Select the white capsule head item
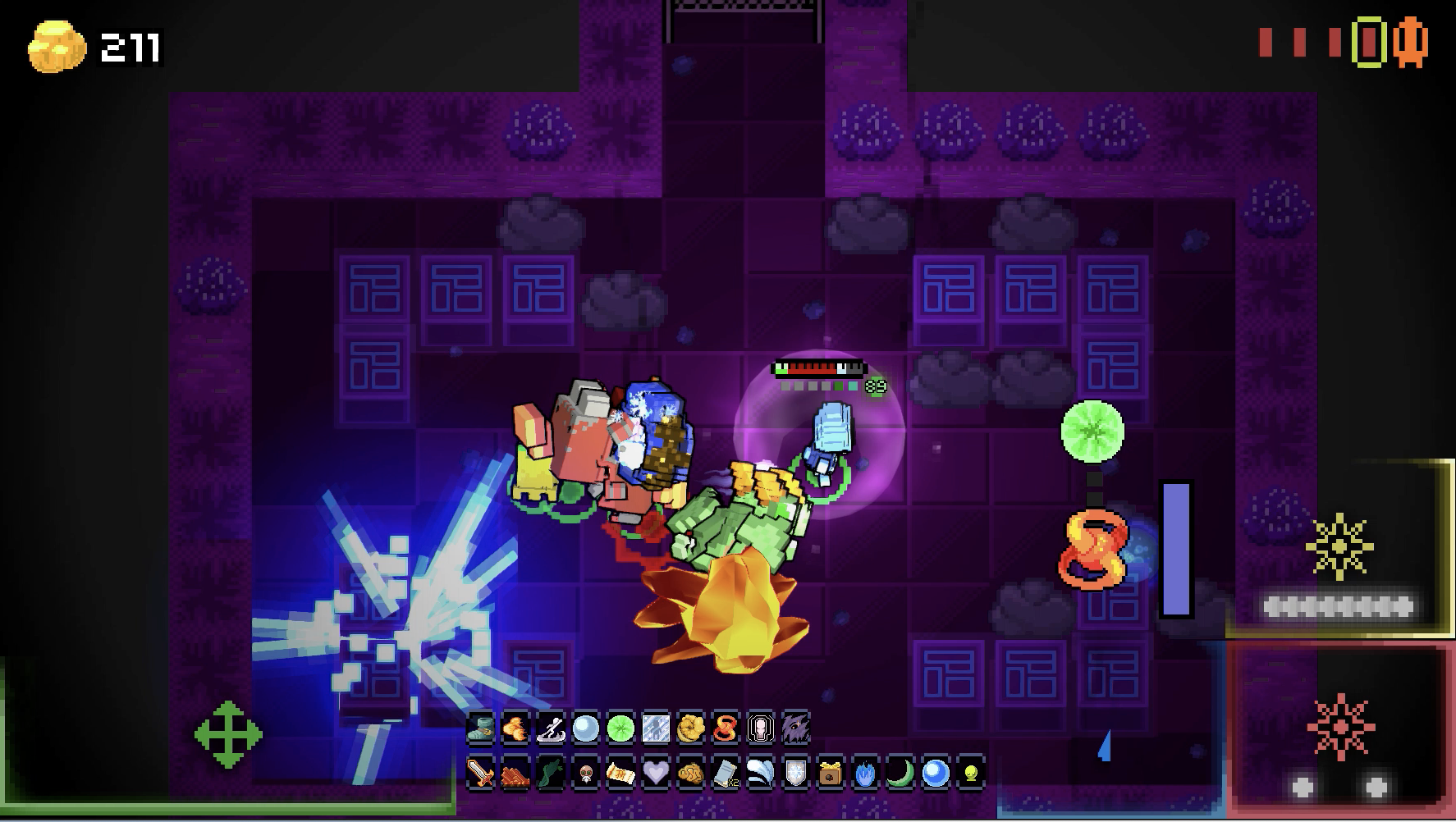 (x=761, y=728)
